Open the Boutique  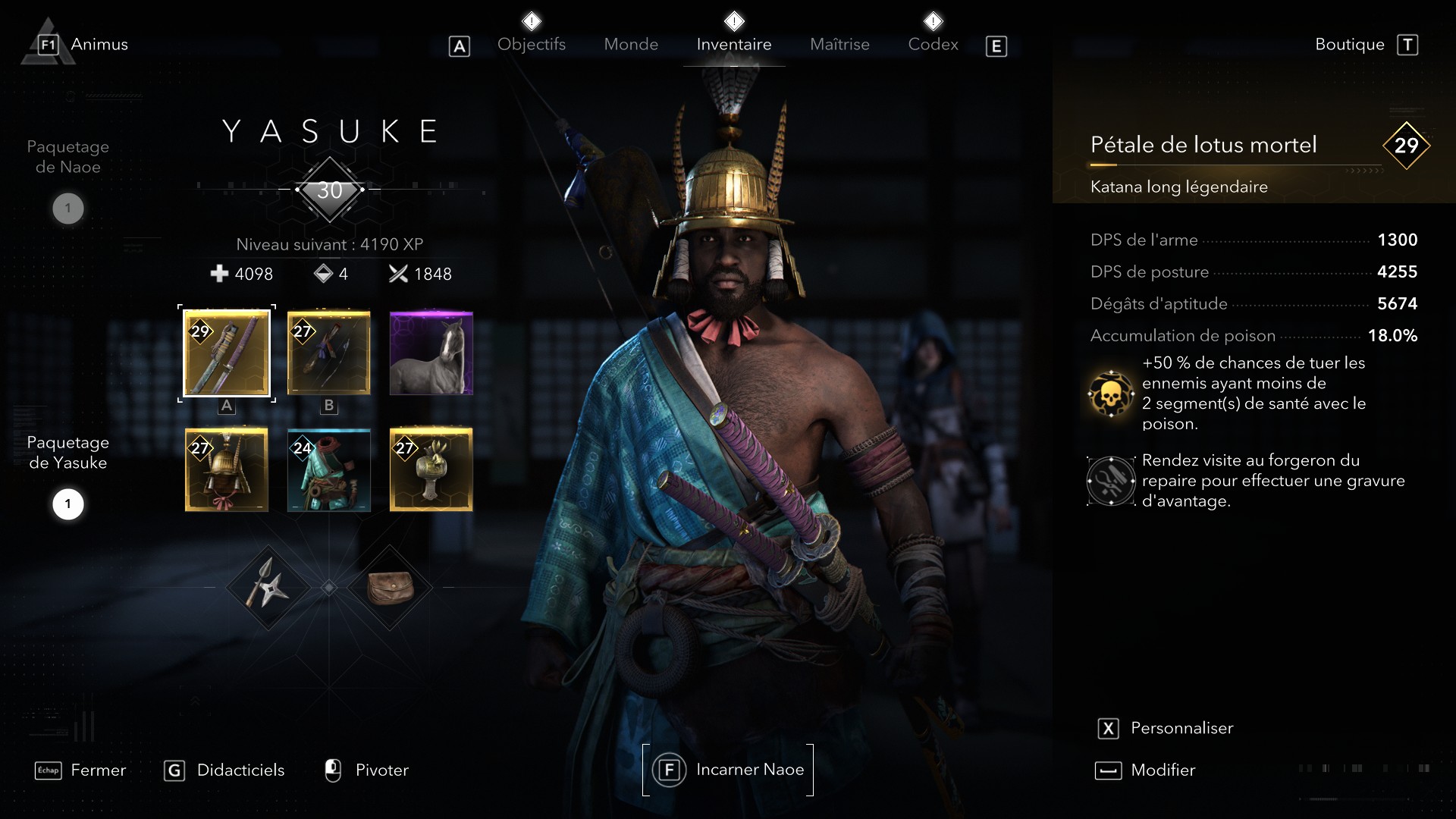(x=1349, y=44)
